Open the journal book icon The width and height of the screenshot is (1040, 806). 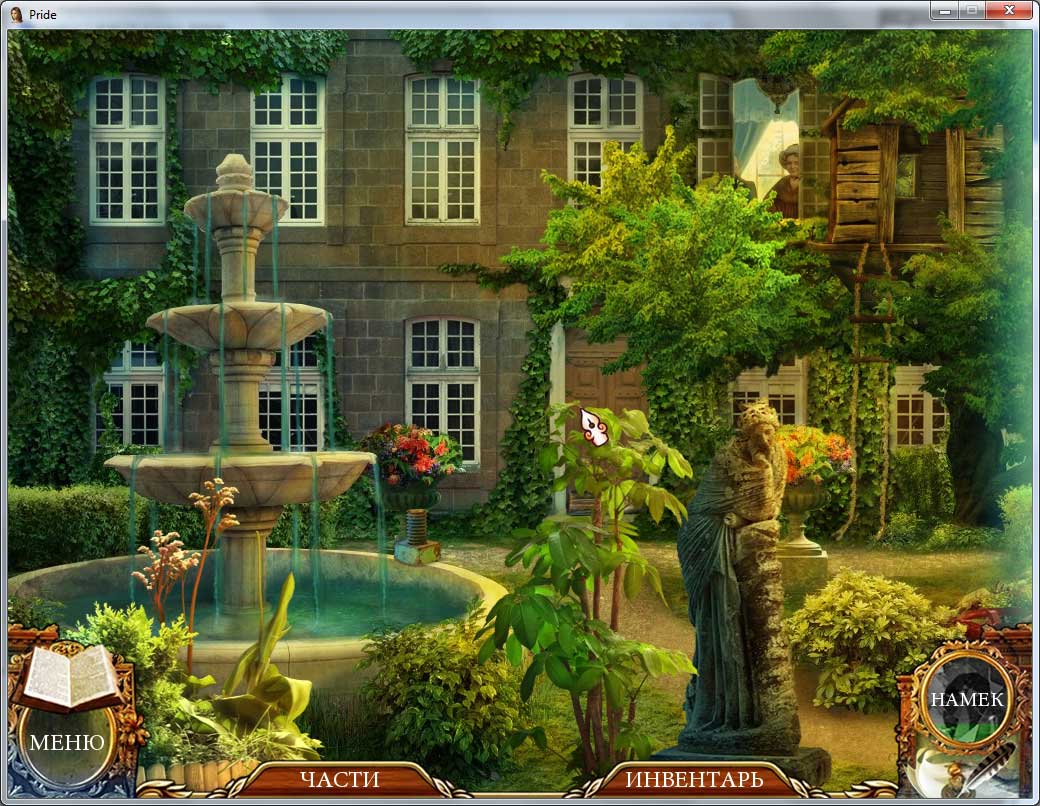click(x=68, y=676)
